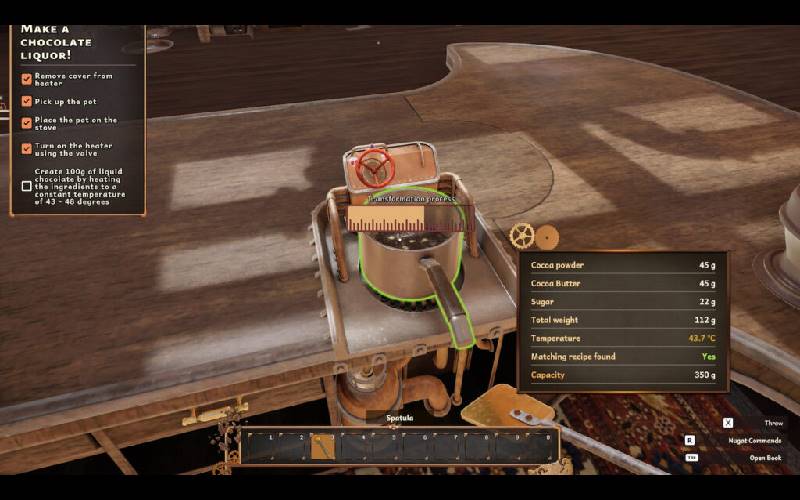Select the Spatula hotbar slot
This screenshot has height=500, width=800.
coord(322,447)
